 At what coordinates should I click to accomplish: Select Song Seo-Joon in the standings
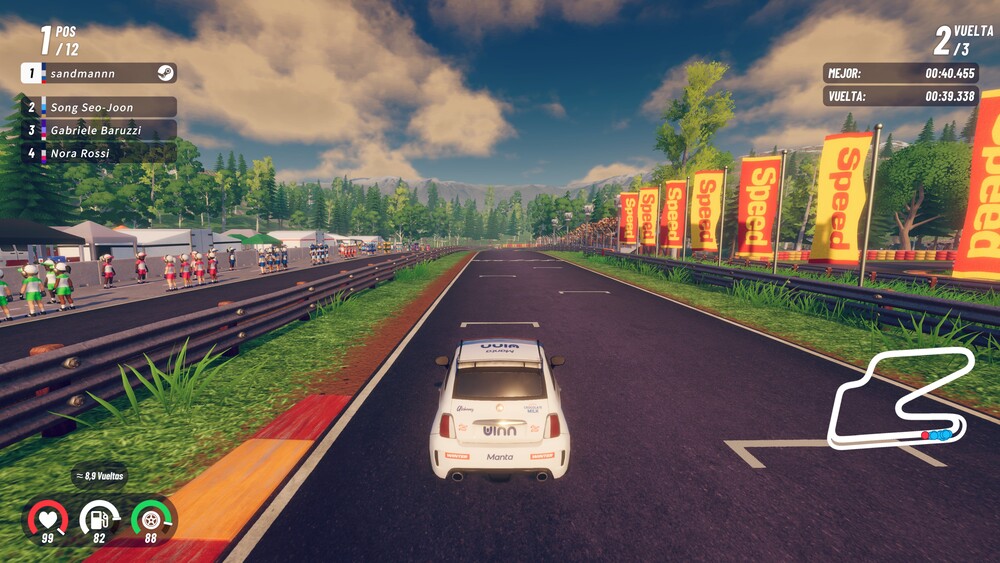98,107
